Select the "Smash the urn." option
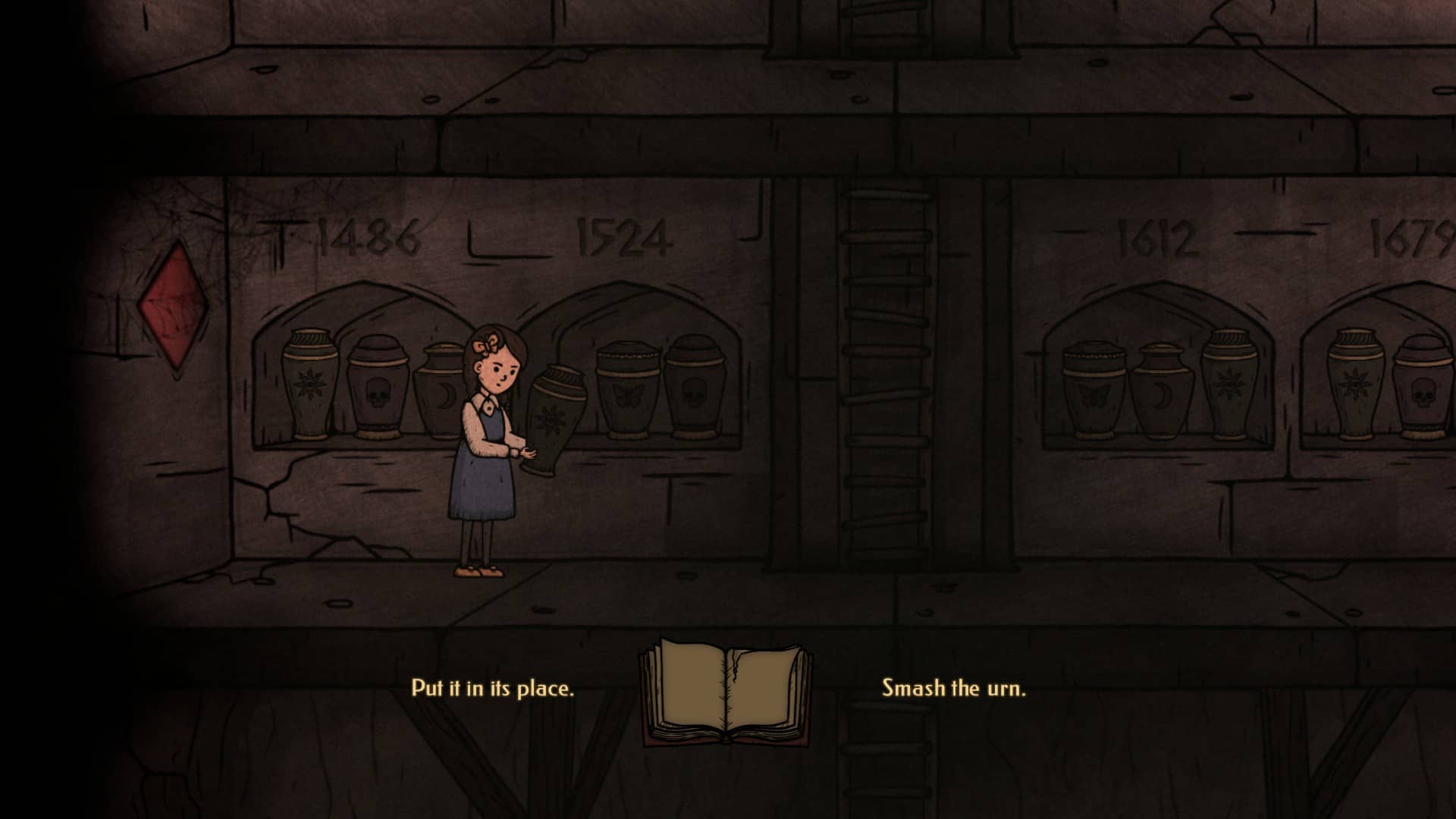1456x819 pixels. (953, 689)
